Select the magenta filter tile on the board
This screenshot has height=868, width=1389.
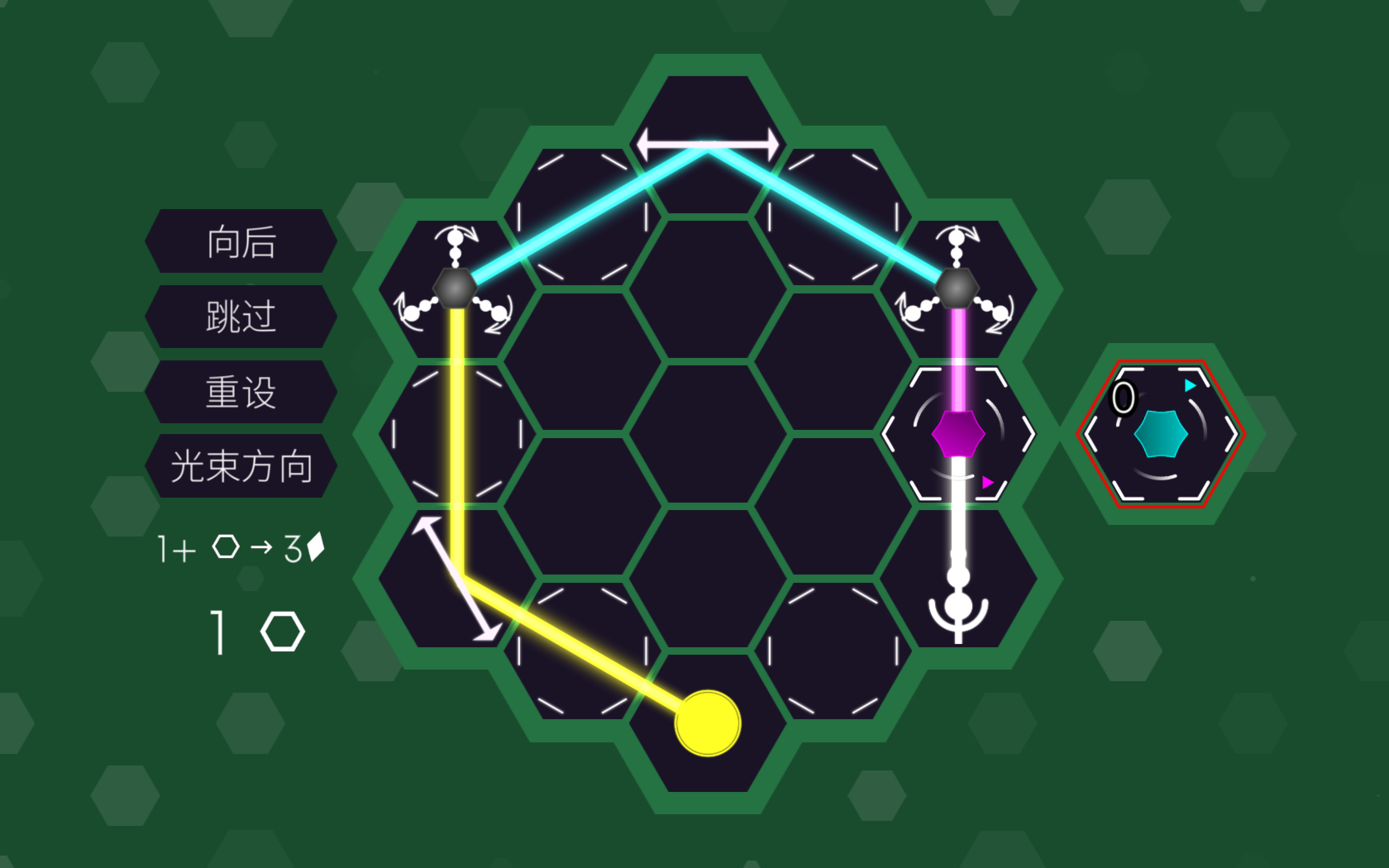[x=958, y=434]
